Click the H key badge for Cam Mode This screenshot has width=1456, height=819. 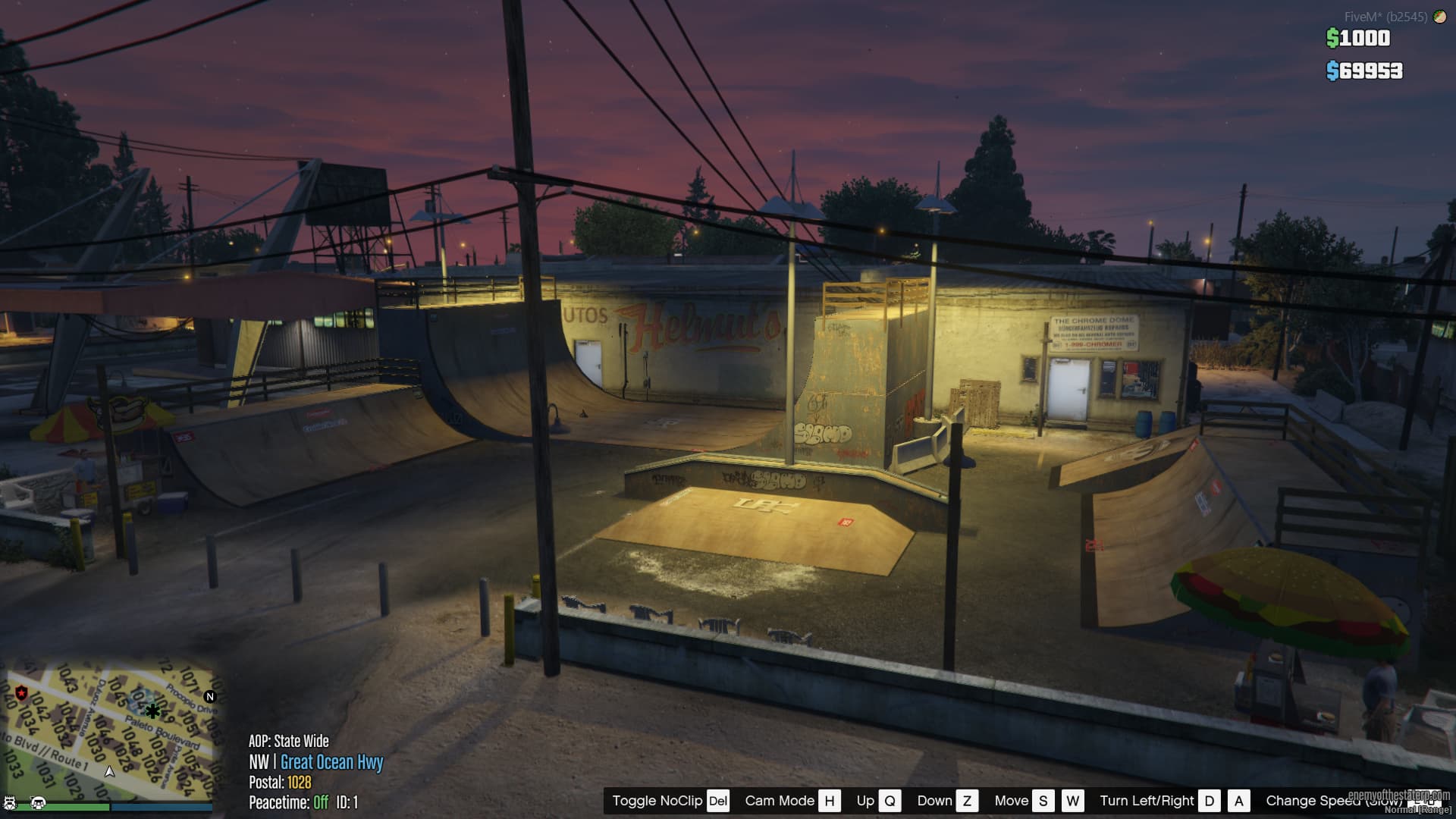pyautogui.click(x=829, y=801)
